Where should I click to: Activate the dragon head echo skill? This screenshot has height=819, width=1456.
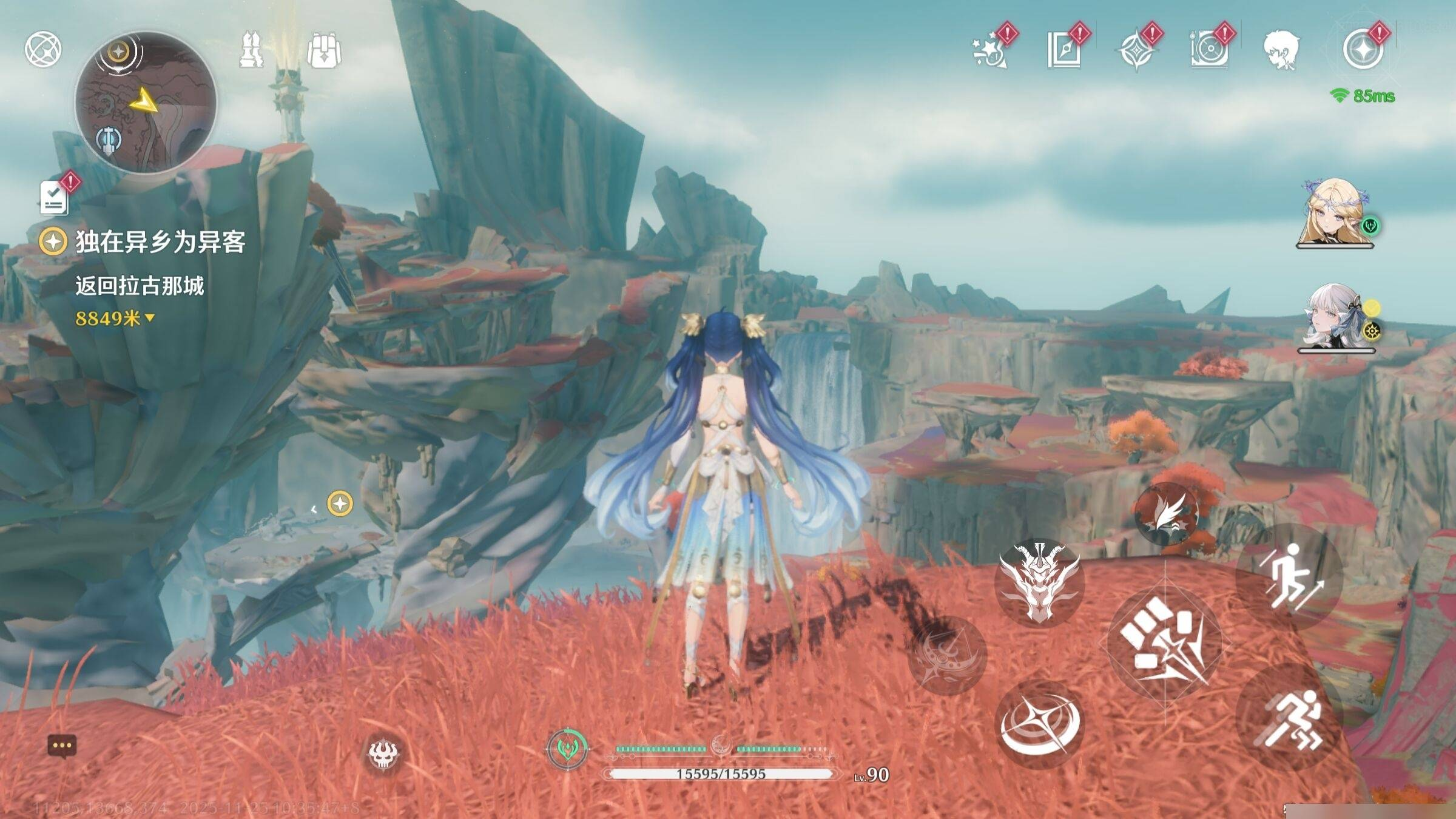tap(1039, 582)
